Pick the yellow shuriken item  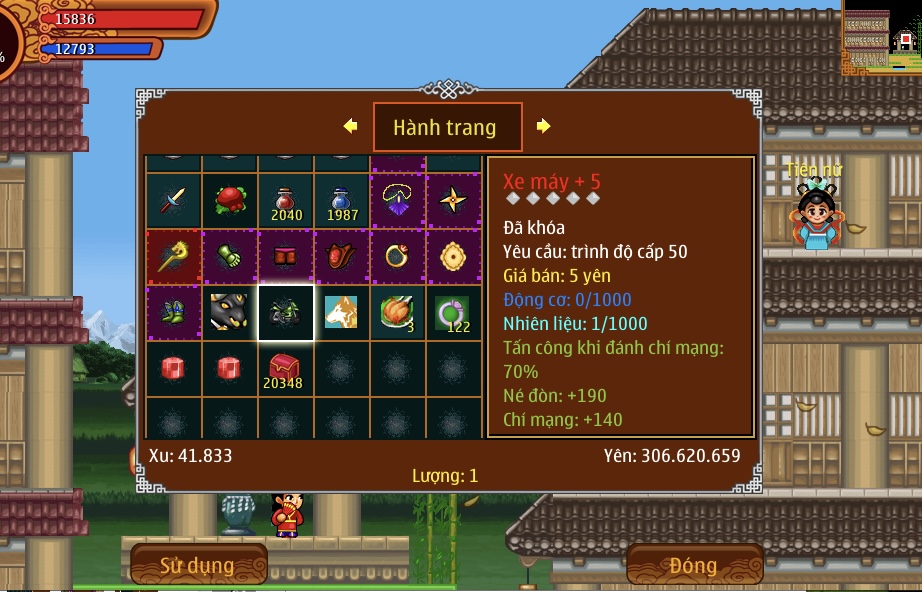pyautogui.click(x=454, y=201)
